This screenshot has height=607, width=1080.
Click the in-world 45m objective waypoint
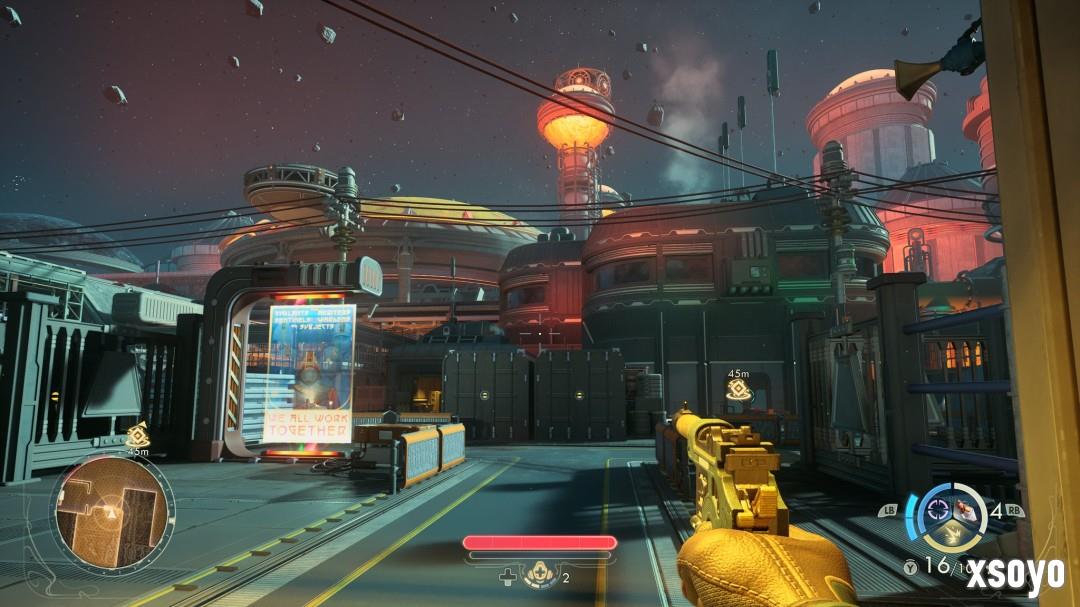[x=738, y=390]
